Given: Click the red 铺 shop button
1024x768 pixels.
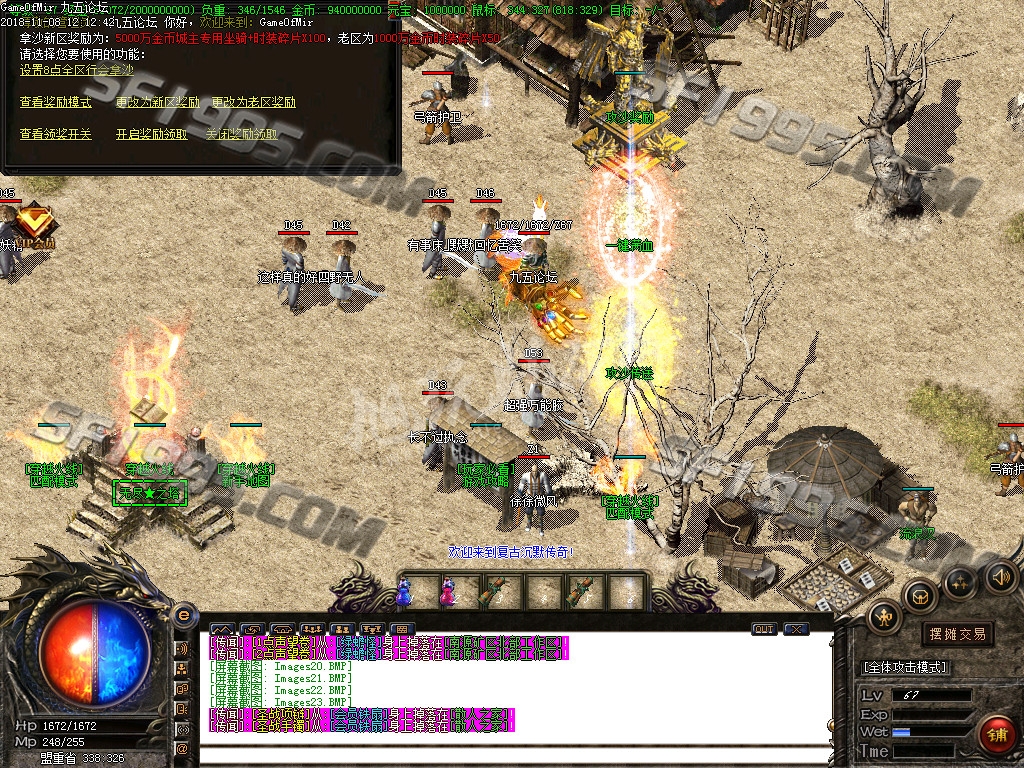Looking at the screenshot, I should click(995, 734).
